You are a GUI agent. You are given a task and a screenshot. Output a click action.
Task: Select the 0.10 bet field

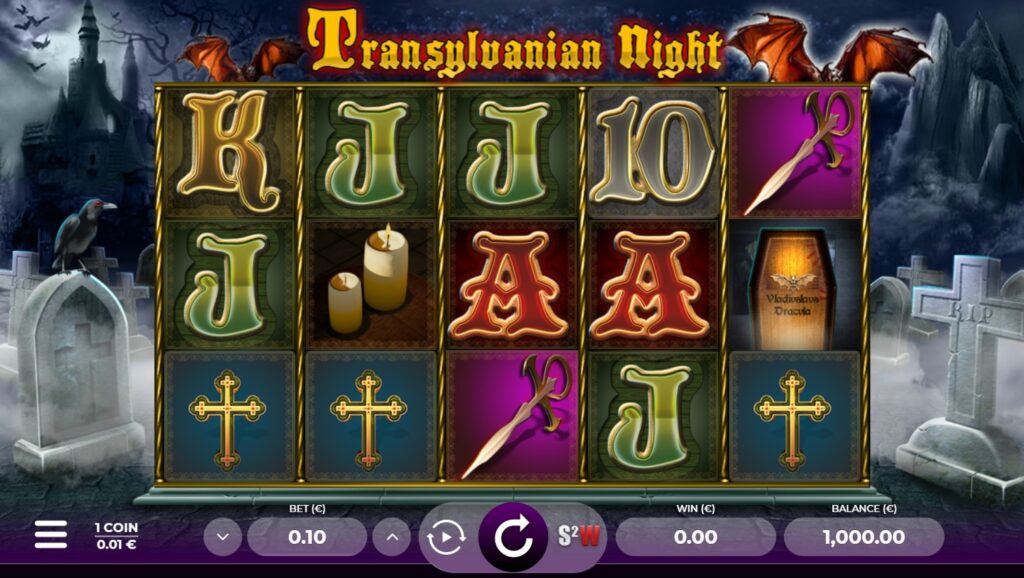click(x=307, y=537)
